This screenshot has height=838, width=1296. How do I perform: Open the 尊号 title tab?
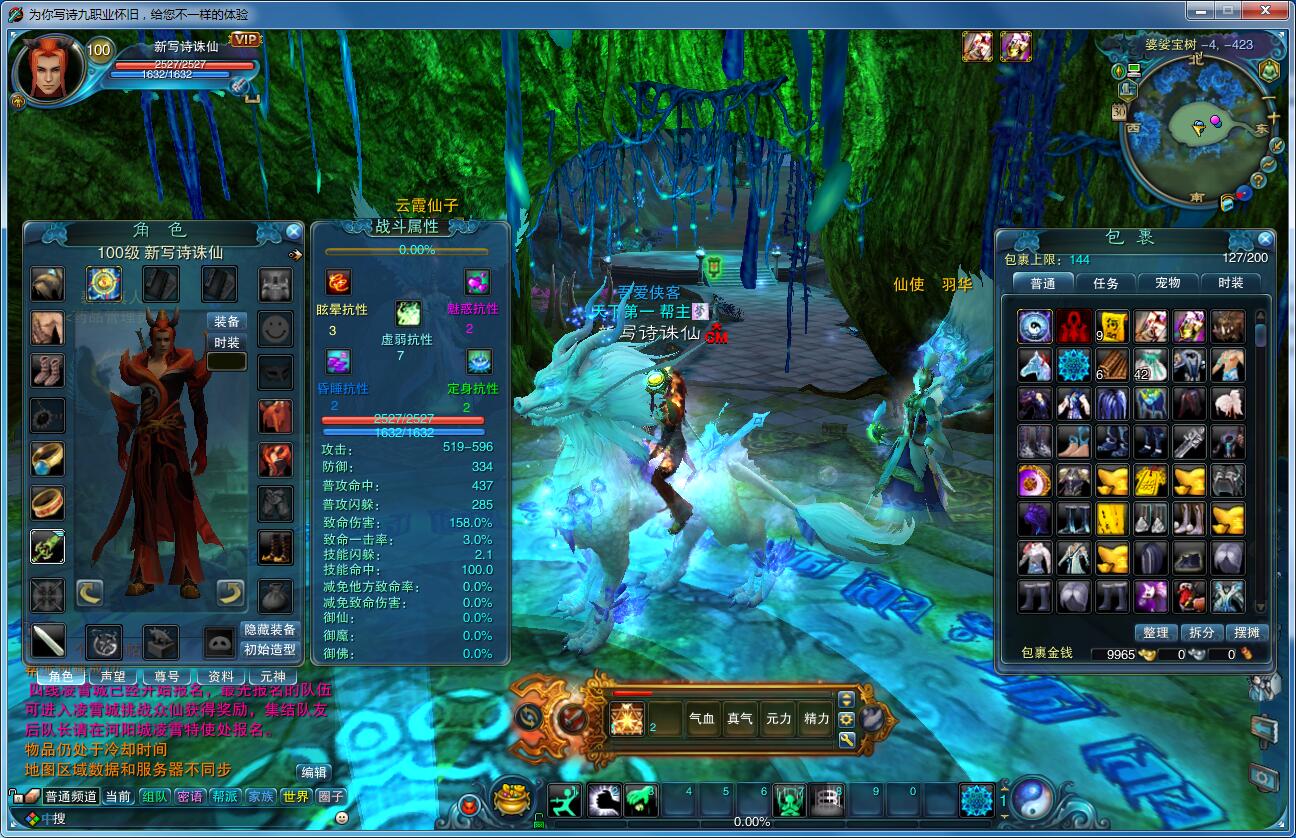(x=167, y=677)
